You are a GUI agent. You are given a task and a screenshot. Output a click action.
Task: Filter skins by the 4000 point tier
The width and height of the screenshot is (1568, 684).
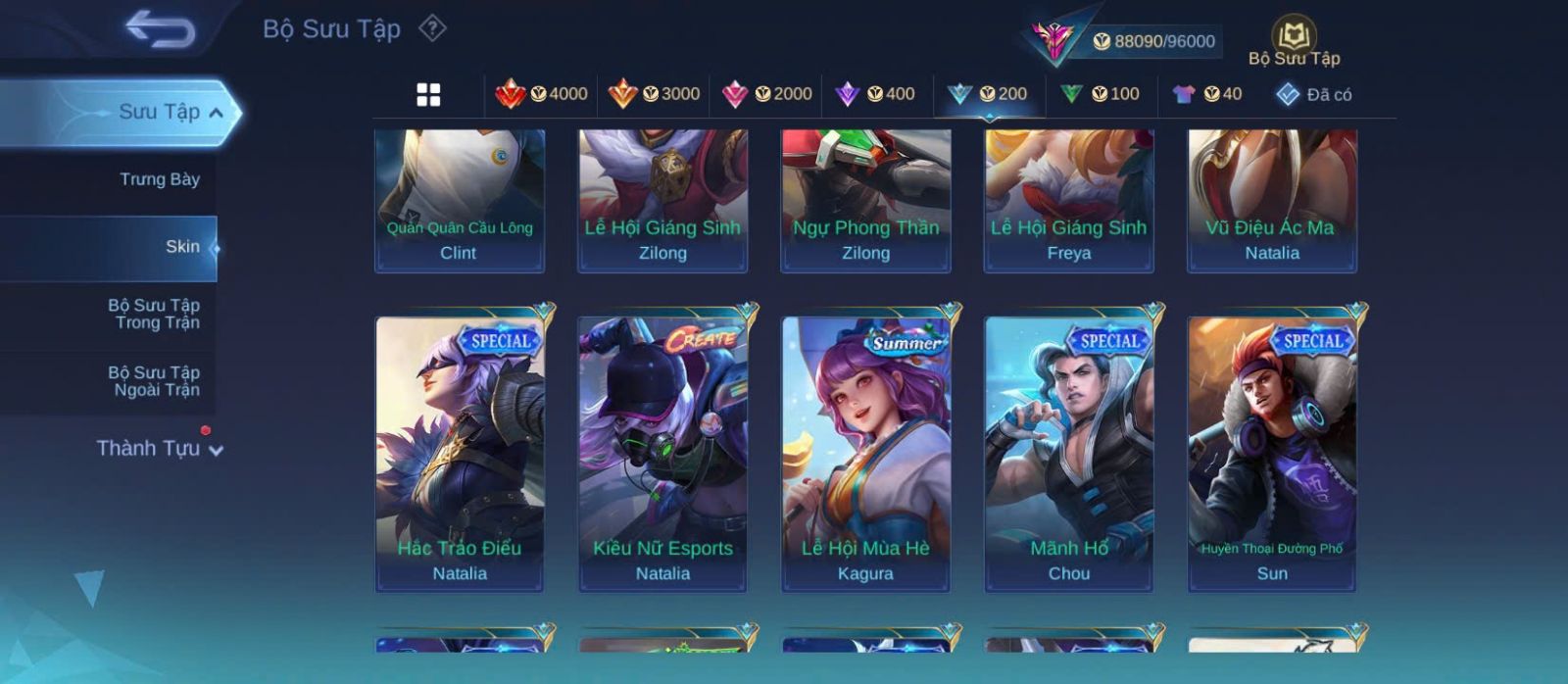coord(541,94)
